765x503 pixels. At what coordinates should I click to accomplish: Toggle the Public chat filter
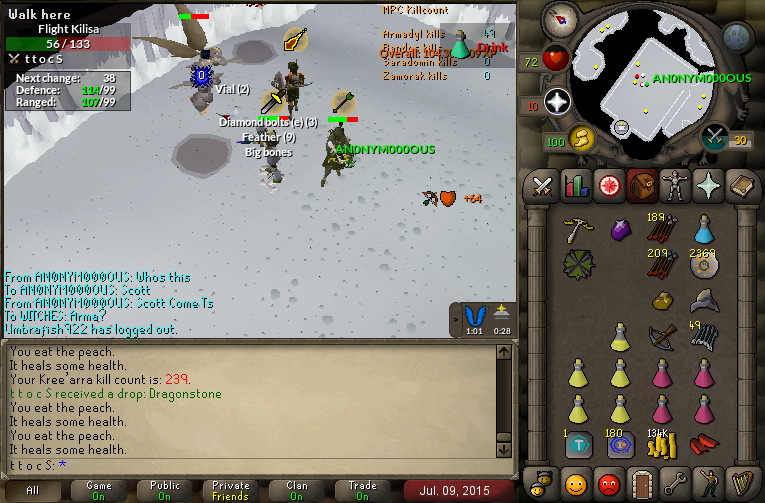165,491
